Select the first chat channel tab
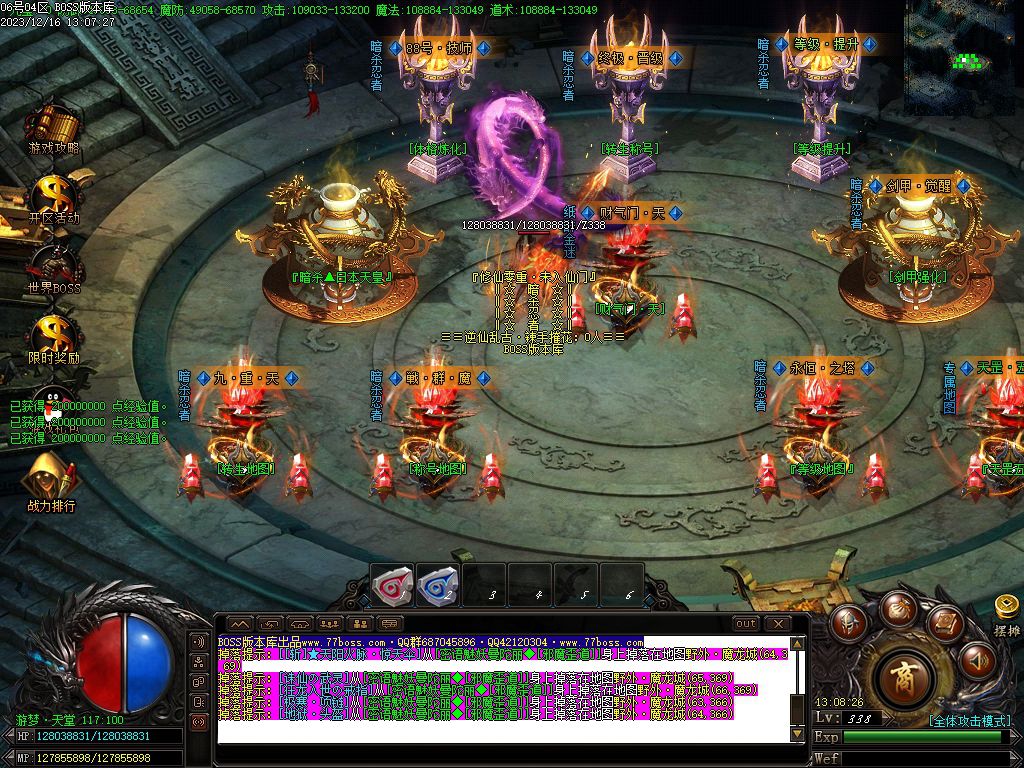1024x768 pixels. point(240,624)
